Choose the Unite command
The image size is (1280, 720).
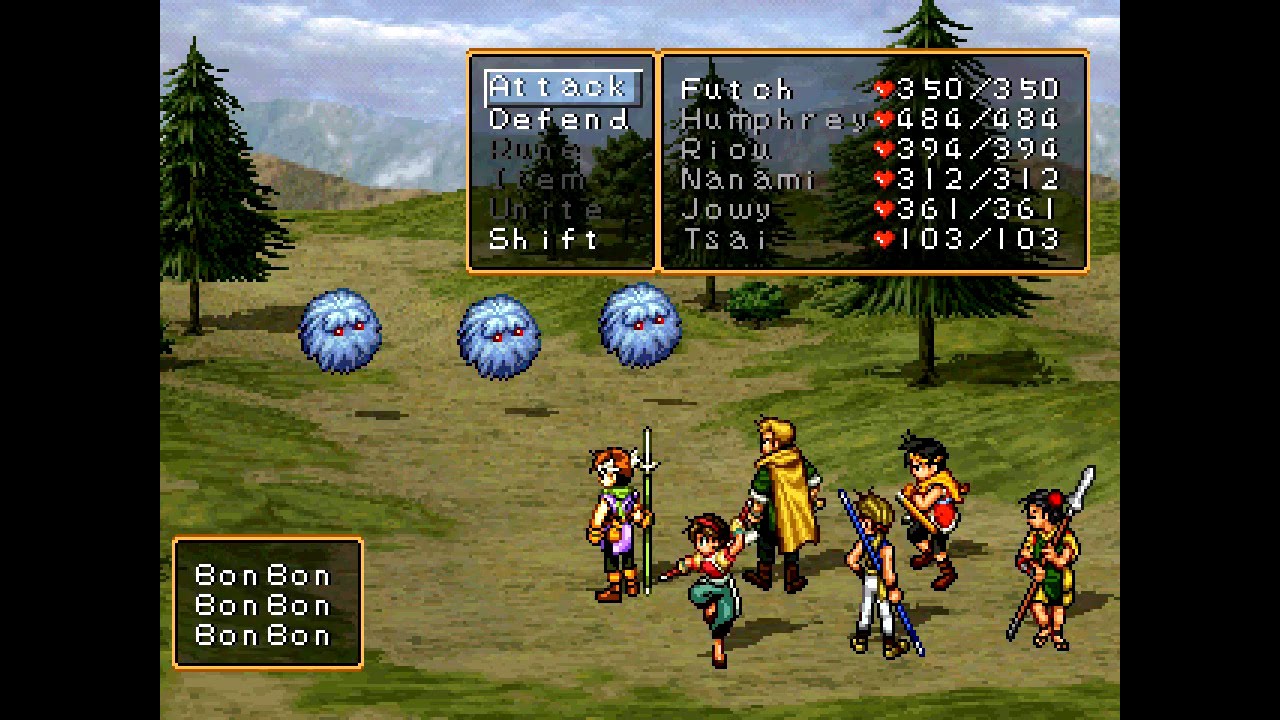[546, 210]
